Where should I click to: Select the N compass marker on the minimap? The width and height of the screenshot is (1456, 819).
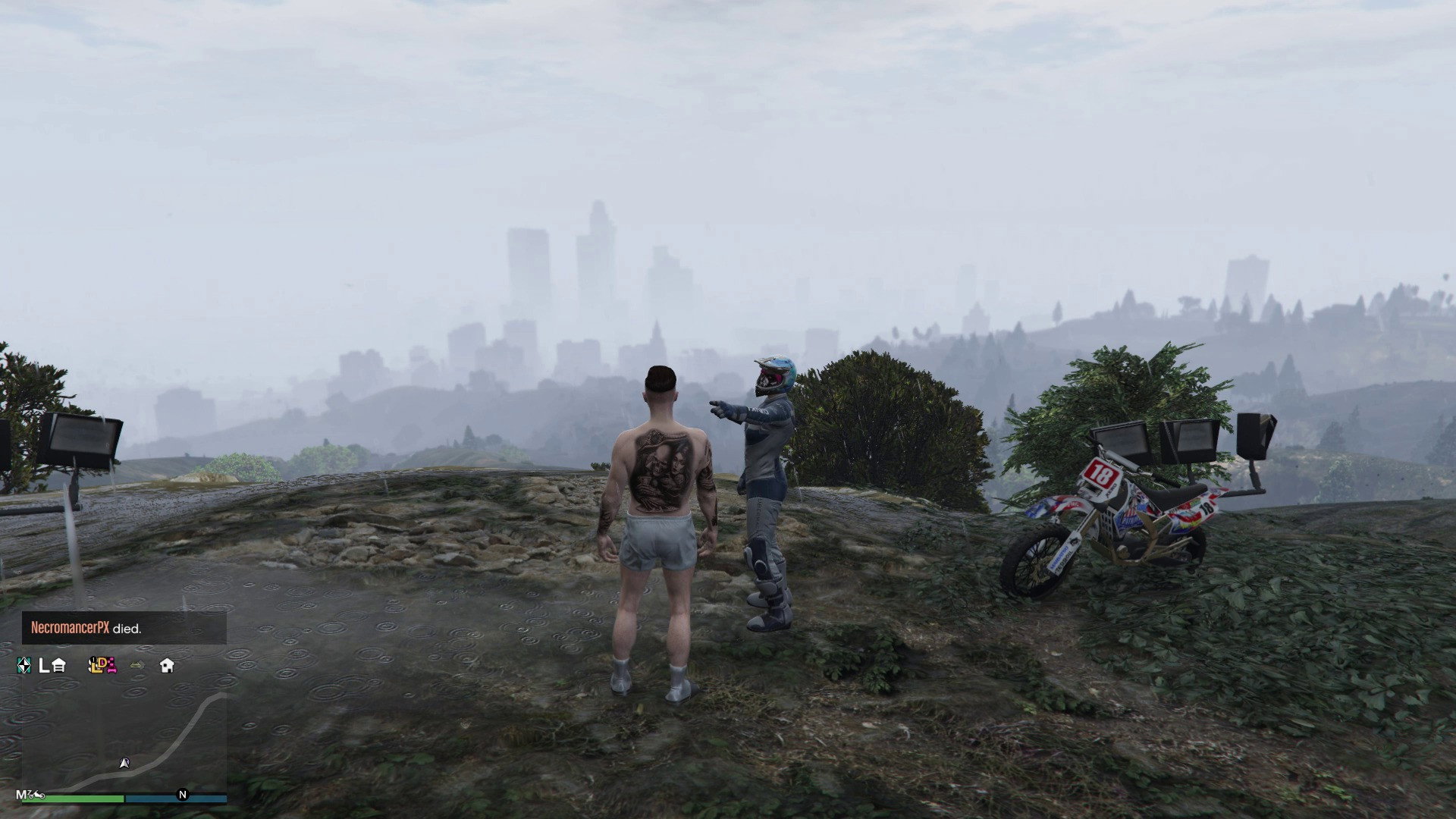tap(182, 794)
